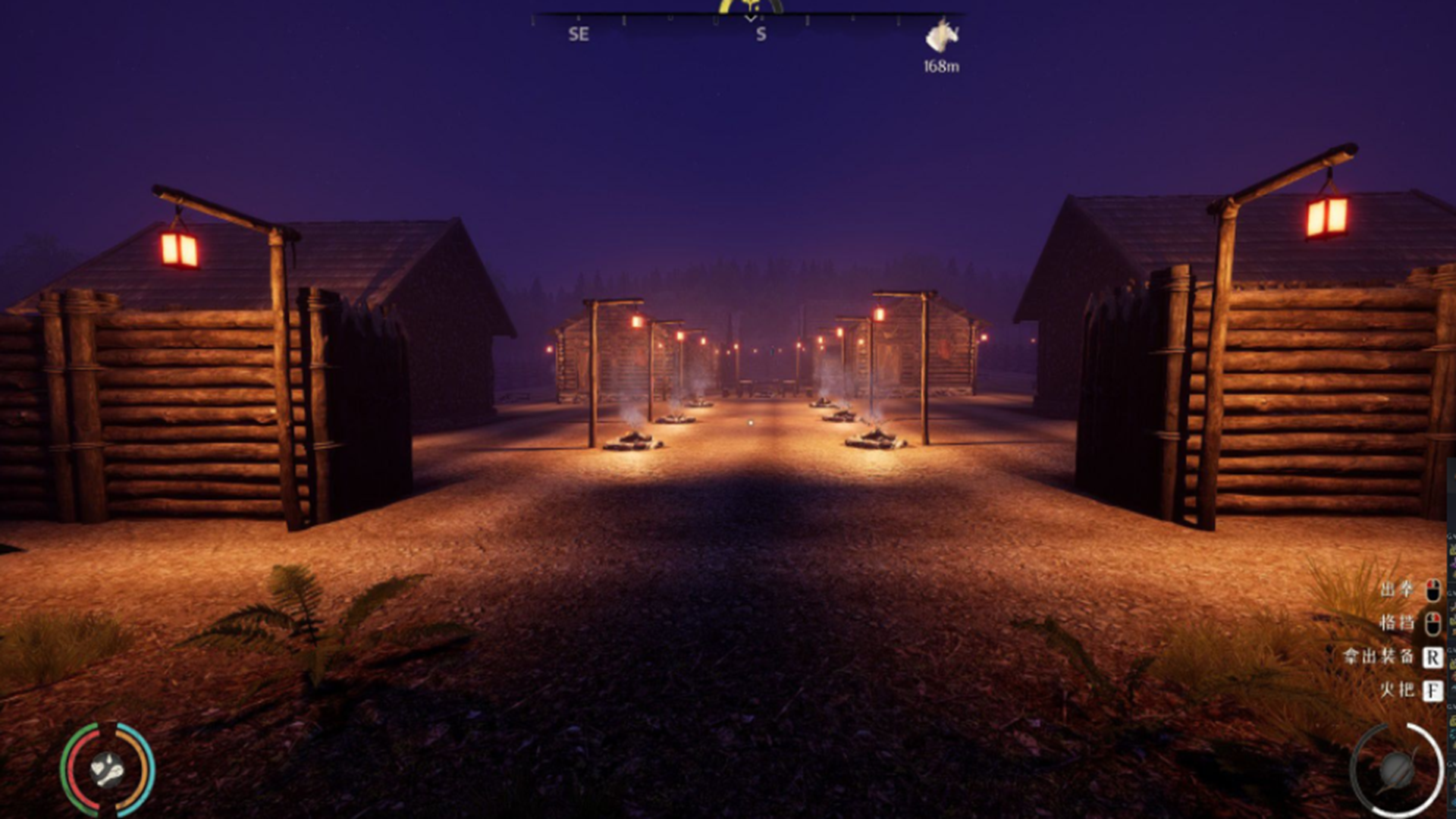Screen dimensions: 1456x819
Task: Select the equipped item icon in the white ring
Action: pyautogui.click(x=1397, y=770)
